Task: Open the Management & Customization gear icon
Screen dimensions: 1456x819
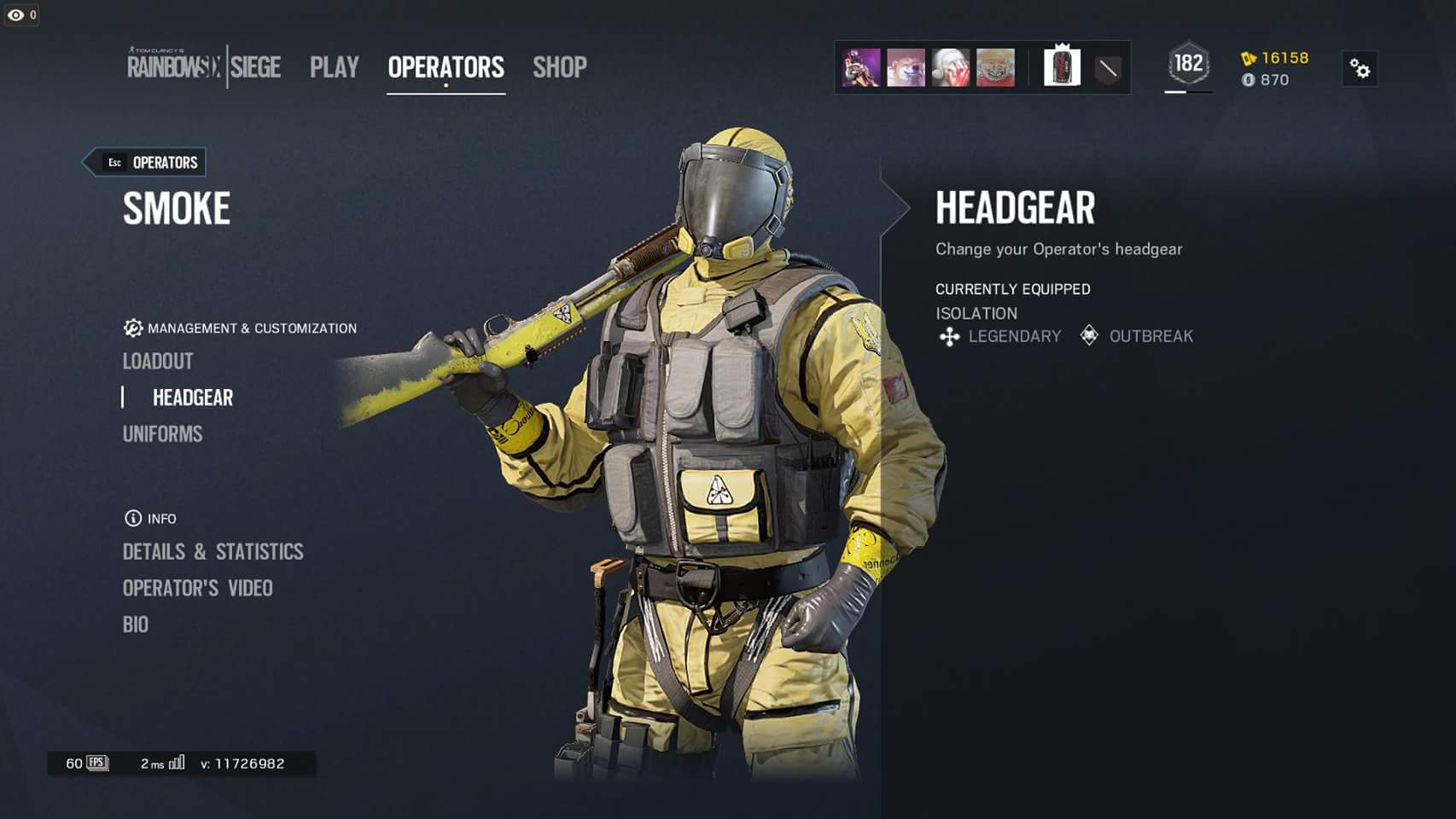Action: pyautogui.click(x=131, y=328)
